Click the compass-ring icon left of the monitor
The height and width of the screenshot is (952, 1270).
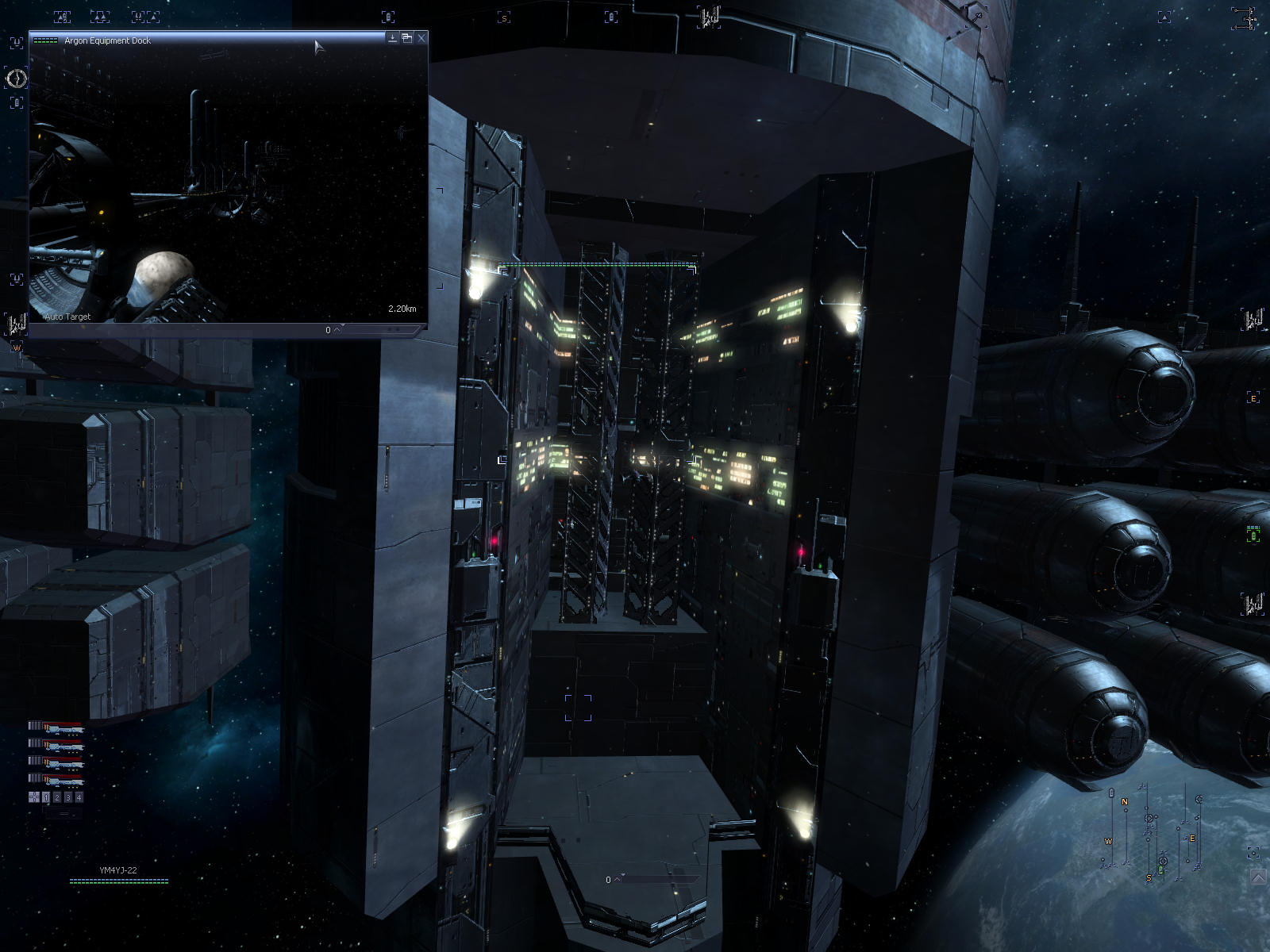(17, 78)
